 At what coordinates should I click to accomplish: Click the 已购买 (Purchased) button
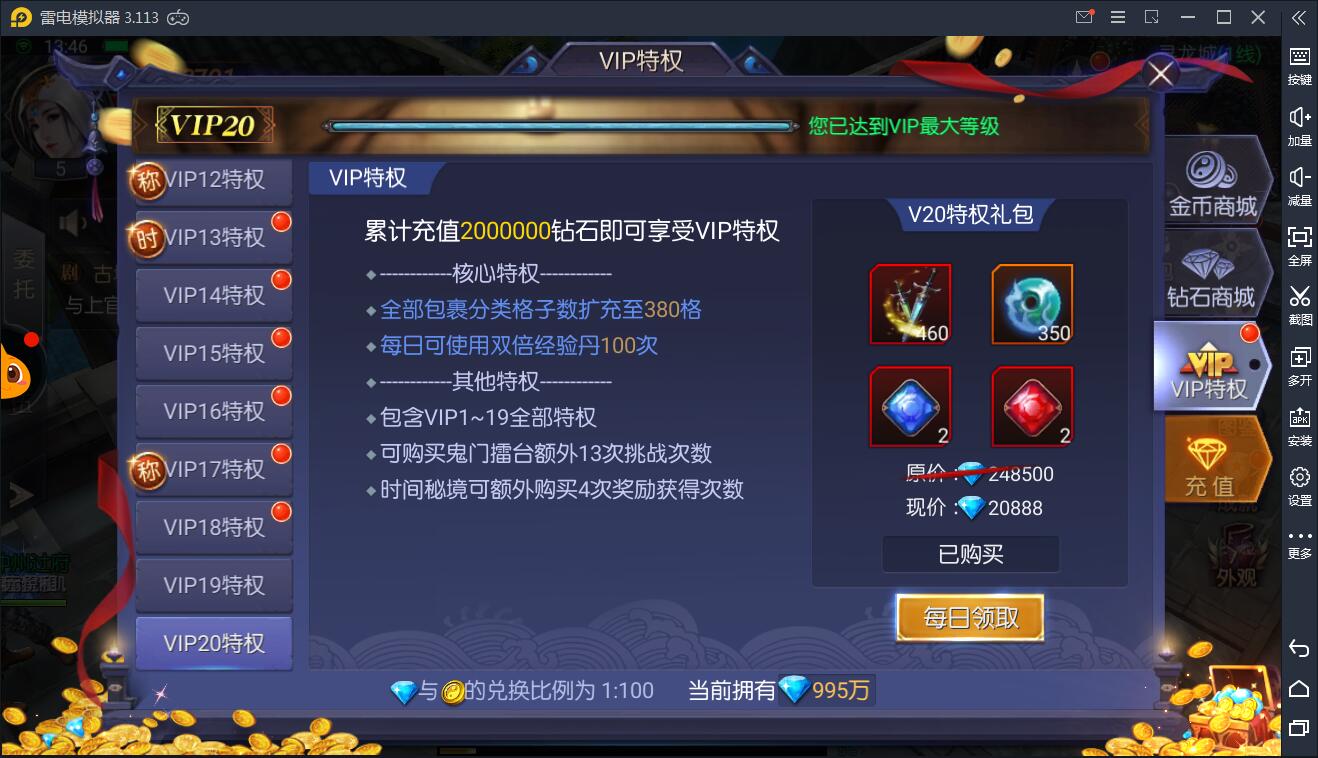click(x=969, y=554)
